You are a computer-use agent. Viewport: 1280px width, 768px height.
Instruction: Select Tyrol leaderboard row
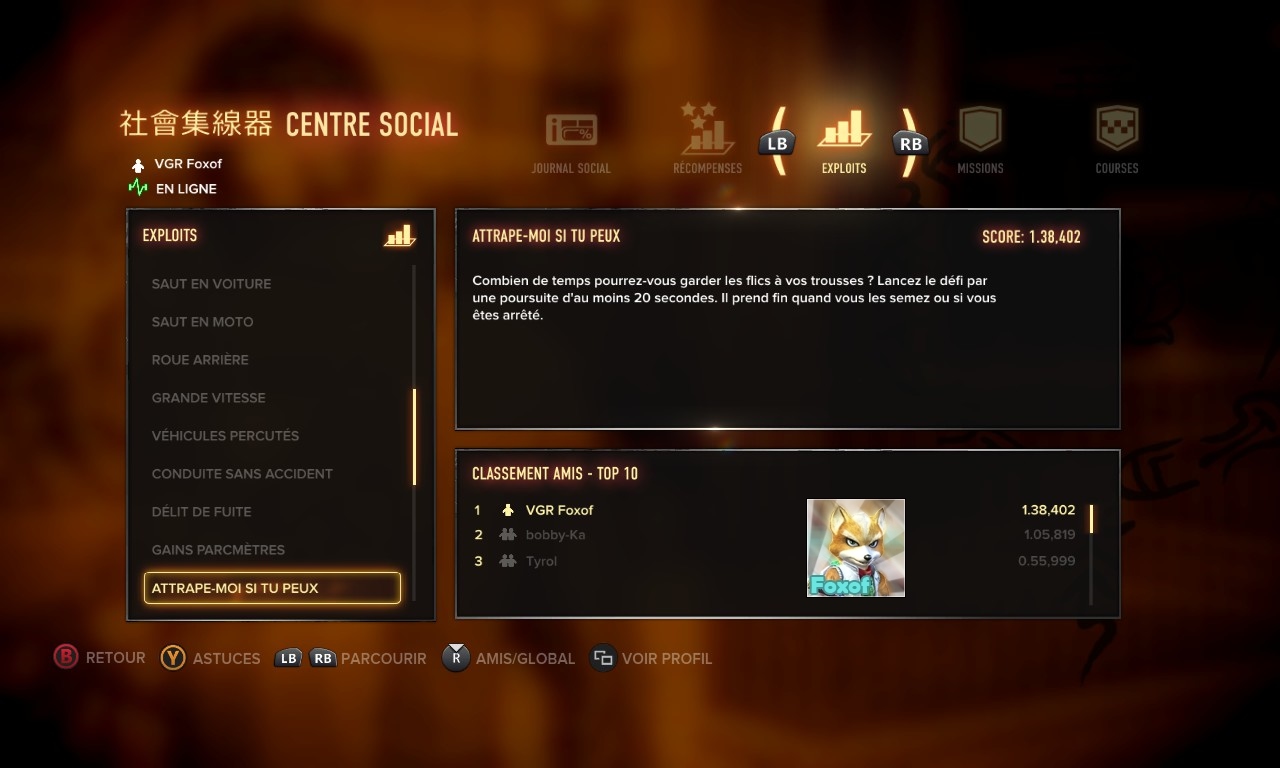click(541, 561)
